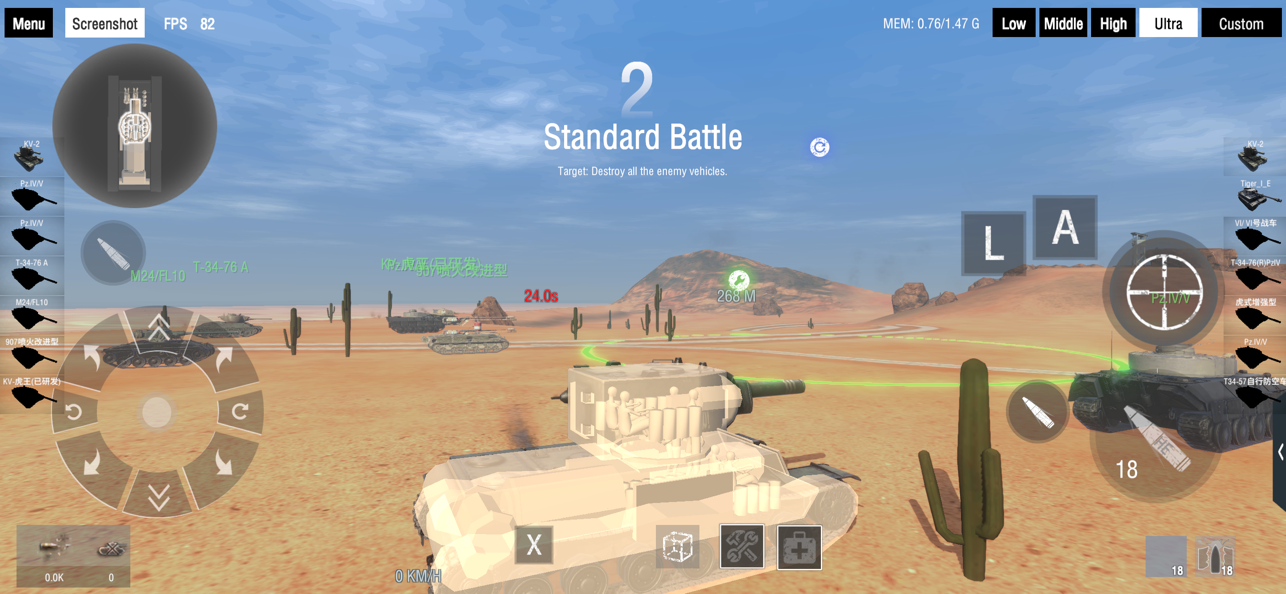The height and width of the screenshot is (594, 1286).
Task: Reverse with the down chevron
Action: (x=158, y=497)
